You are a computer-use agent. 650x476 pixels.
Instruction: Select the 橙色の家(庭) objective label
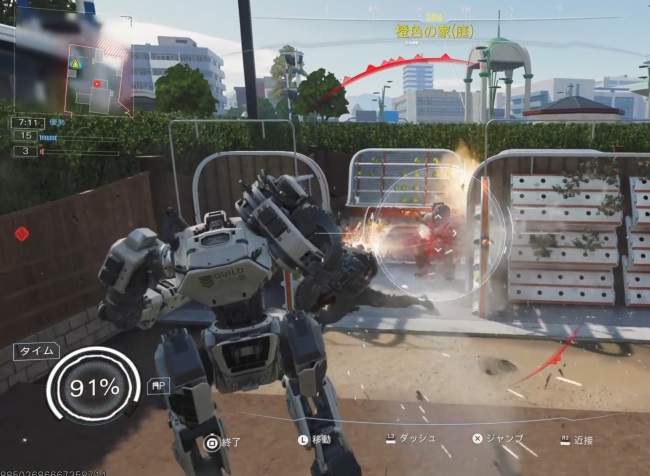tap(434, 32)
